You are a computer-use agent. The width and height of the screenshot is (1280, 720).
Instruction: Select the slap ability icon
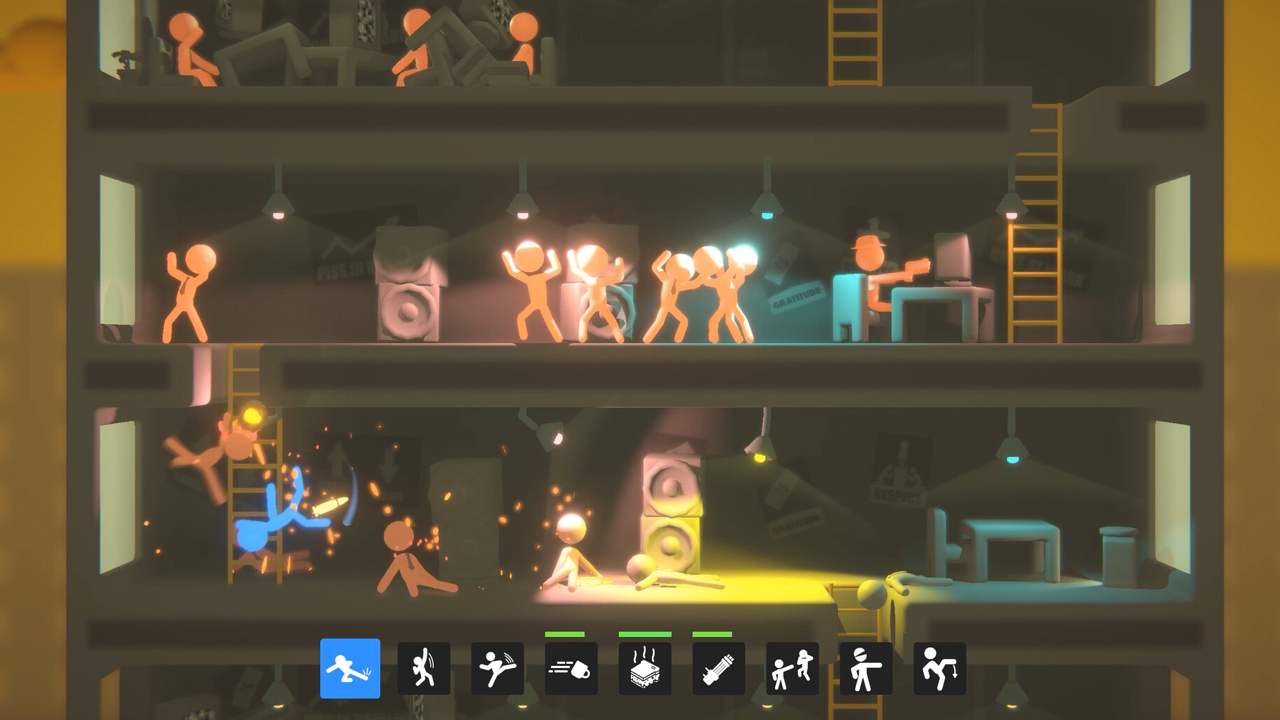click(x=424, y=668)
